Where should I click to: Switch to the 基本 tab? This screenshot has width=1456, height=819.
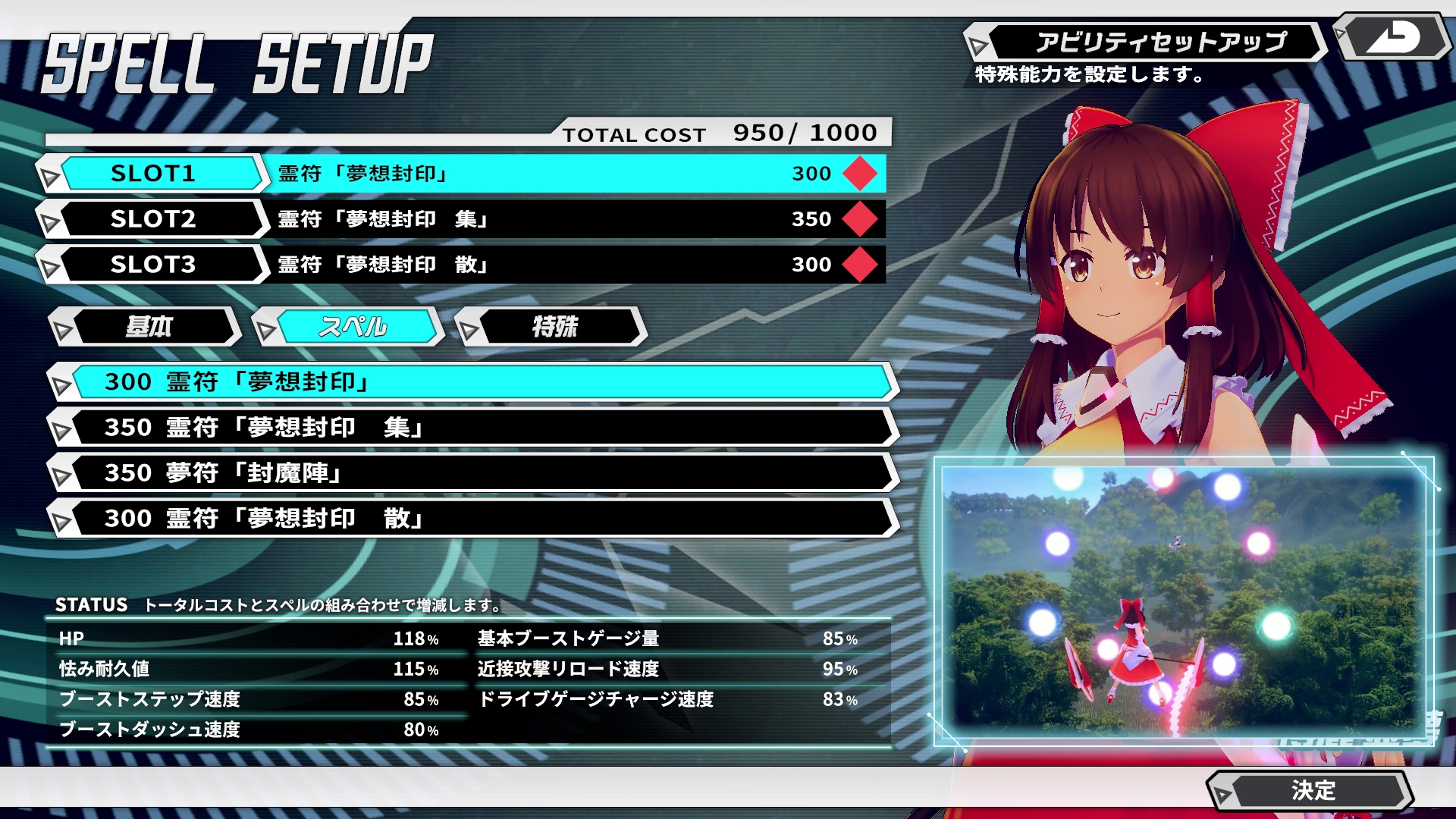(149, 327)
